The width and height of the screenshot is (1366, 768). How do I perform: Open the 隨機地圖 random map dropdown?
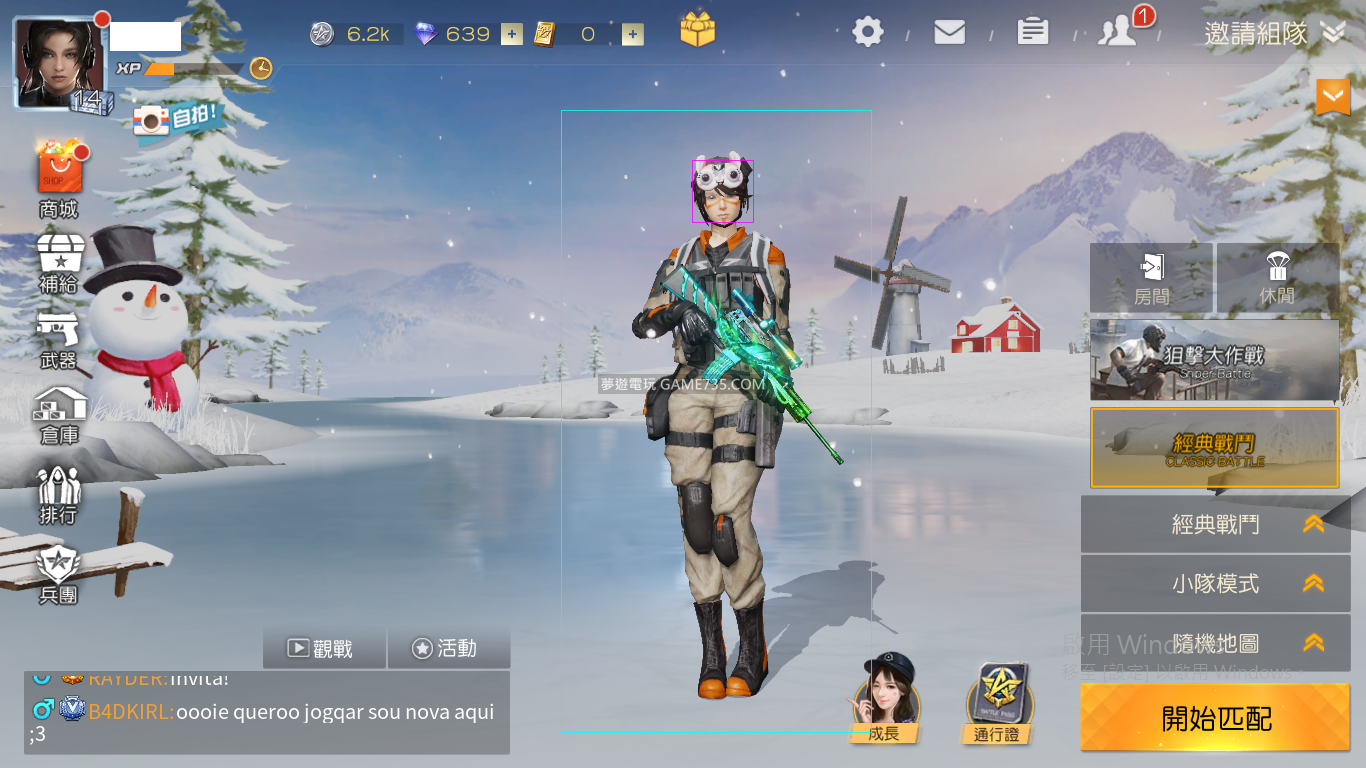[1215, 643]
